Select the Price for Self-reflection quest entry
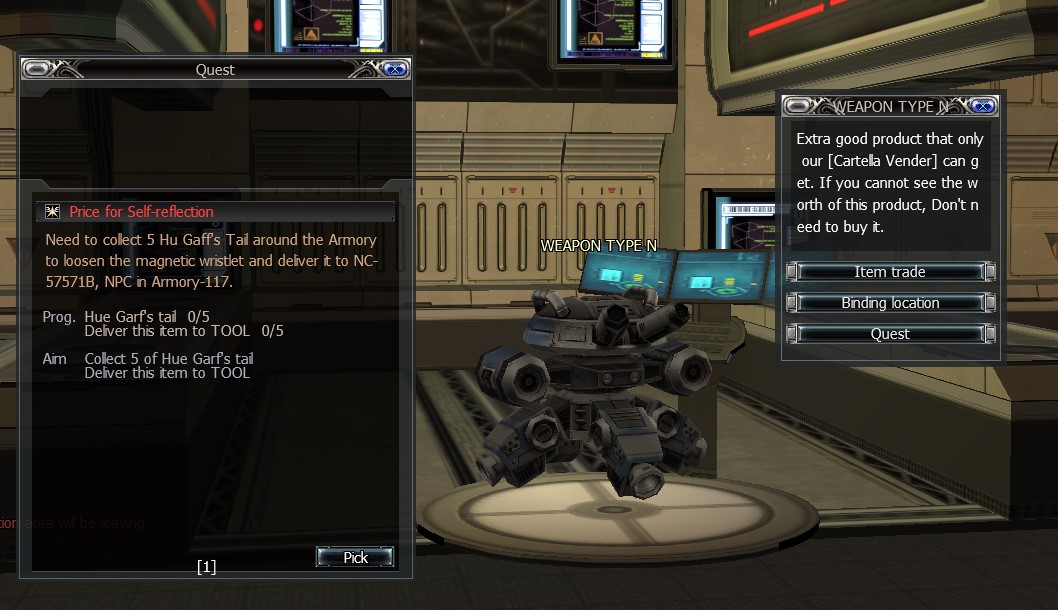Image resolution: width=1058 pixels, height=610 pixels. point(141,212)
